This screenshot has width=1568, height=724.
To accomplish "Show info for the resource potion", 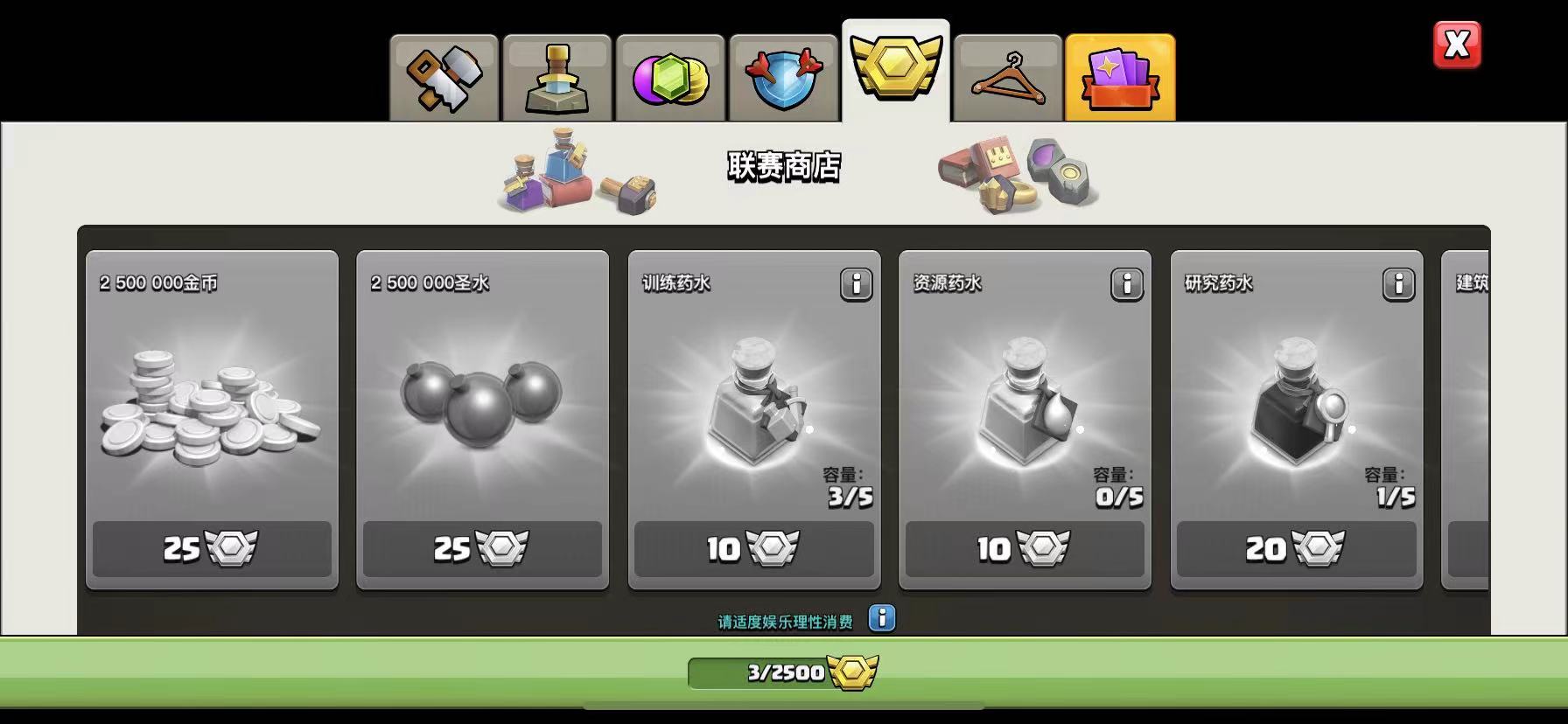I will click(1127, 285).
